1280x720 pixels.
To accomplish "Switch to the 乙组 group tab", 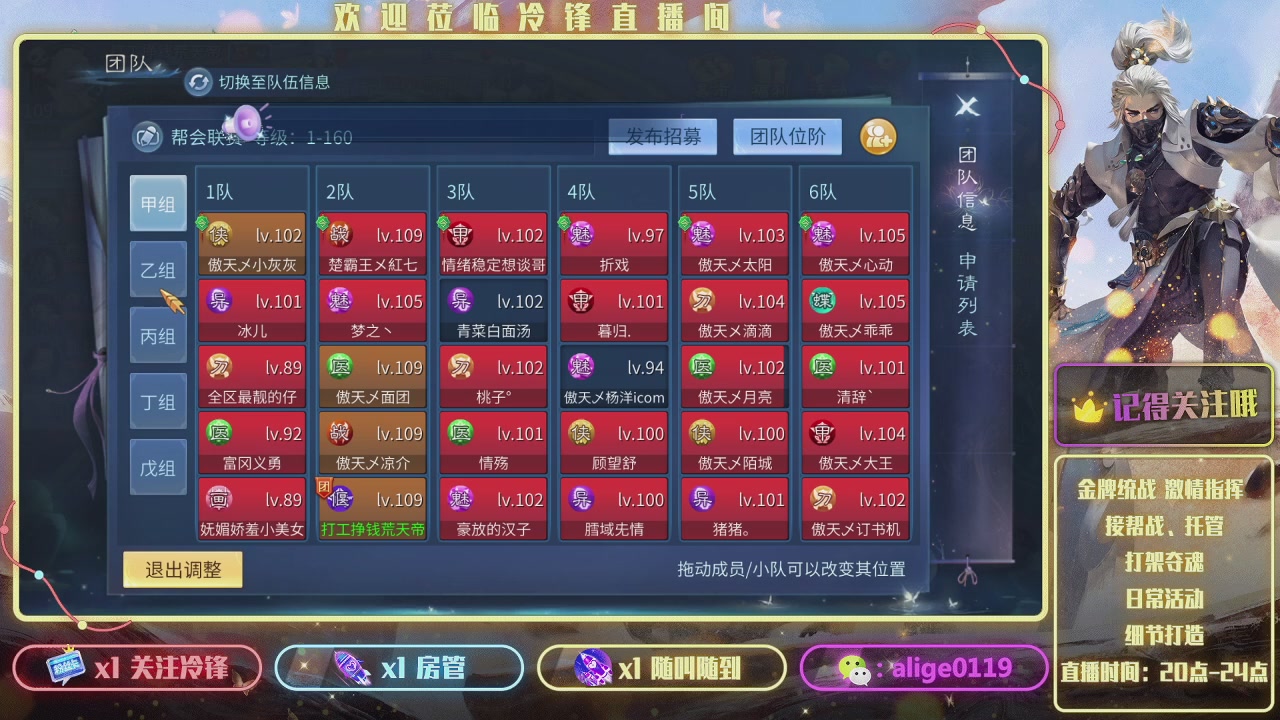I will 158,269.
